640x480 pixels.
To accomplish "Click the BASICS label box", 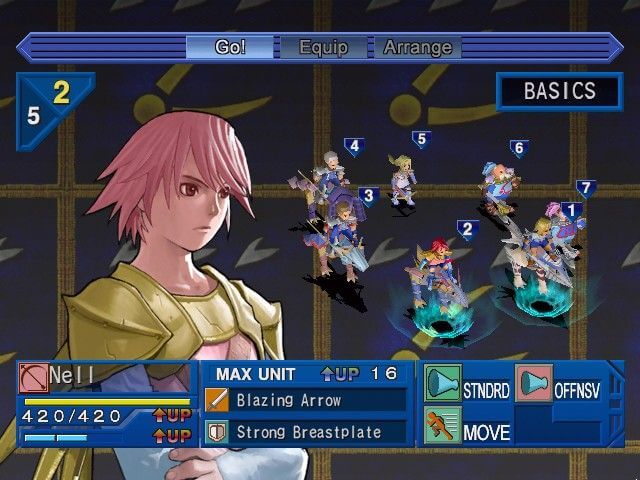I will coord(559,91).
